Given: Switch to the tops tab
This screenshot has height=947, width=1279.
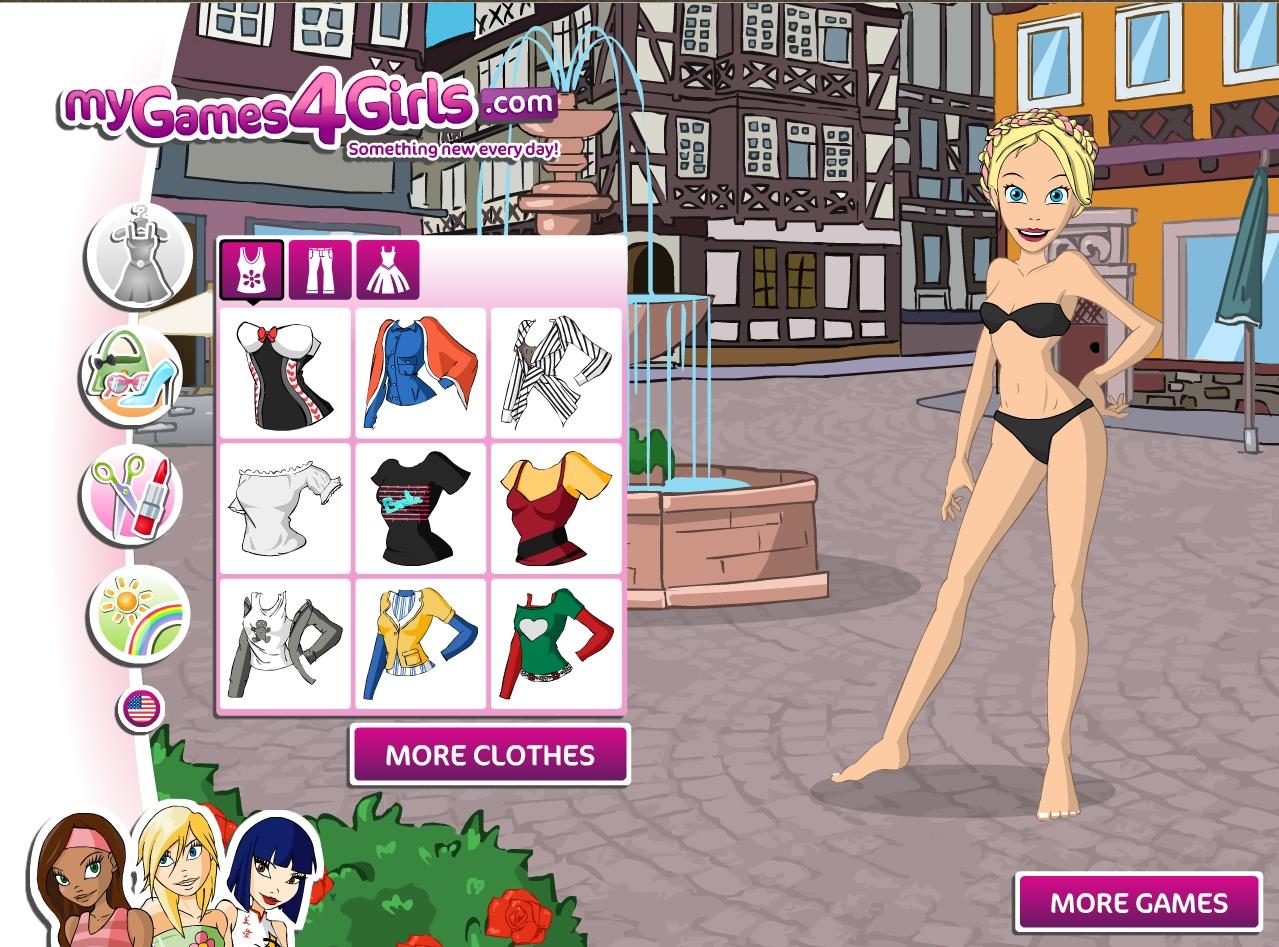Looking at the screenshot, I should (251, 270).
